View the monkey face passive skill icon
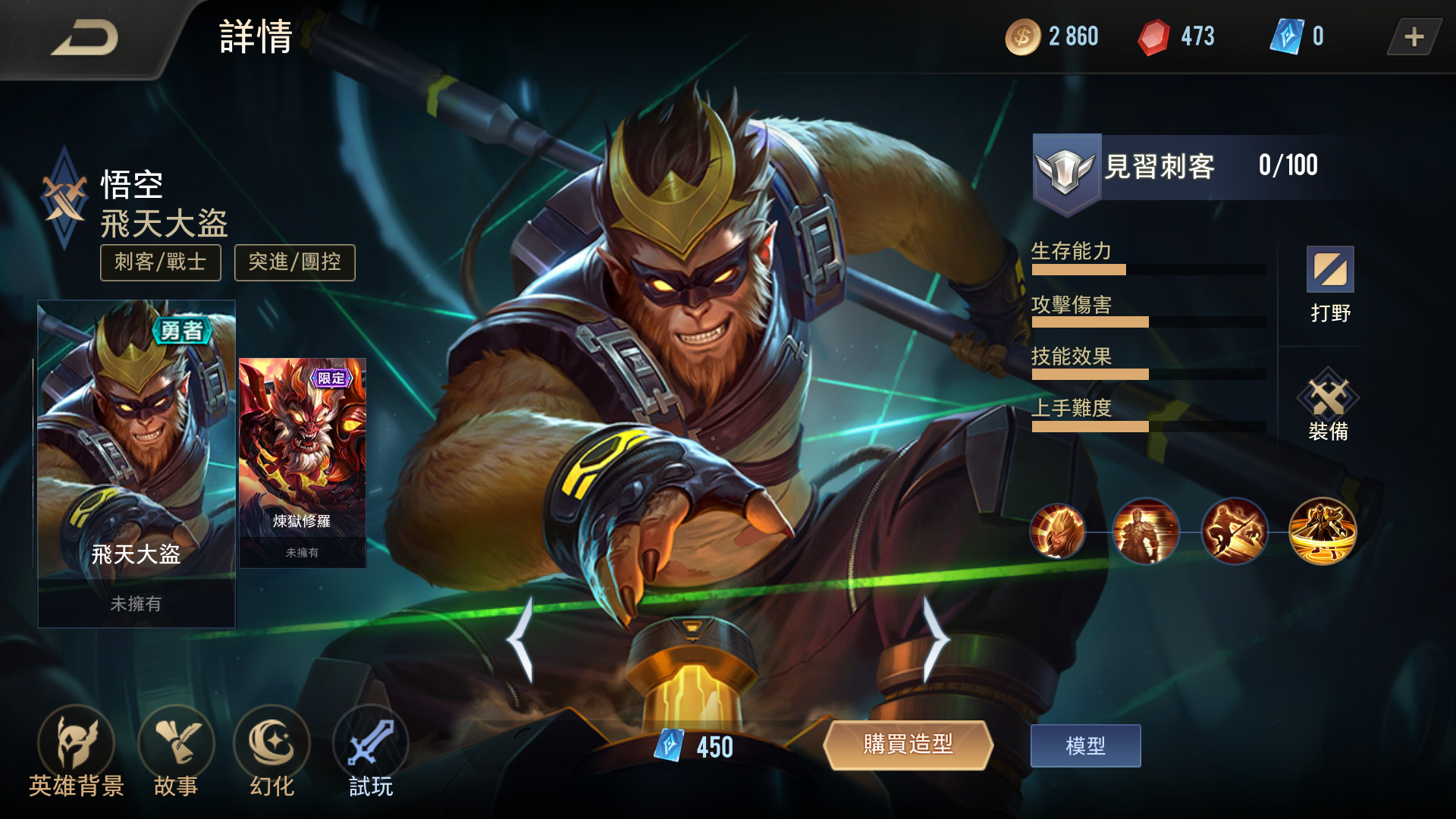This screenshot has width=1456, height=819. click(1057, 532)
